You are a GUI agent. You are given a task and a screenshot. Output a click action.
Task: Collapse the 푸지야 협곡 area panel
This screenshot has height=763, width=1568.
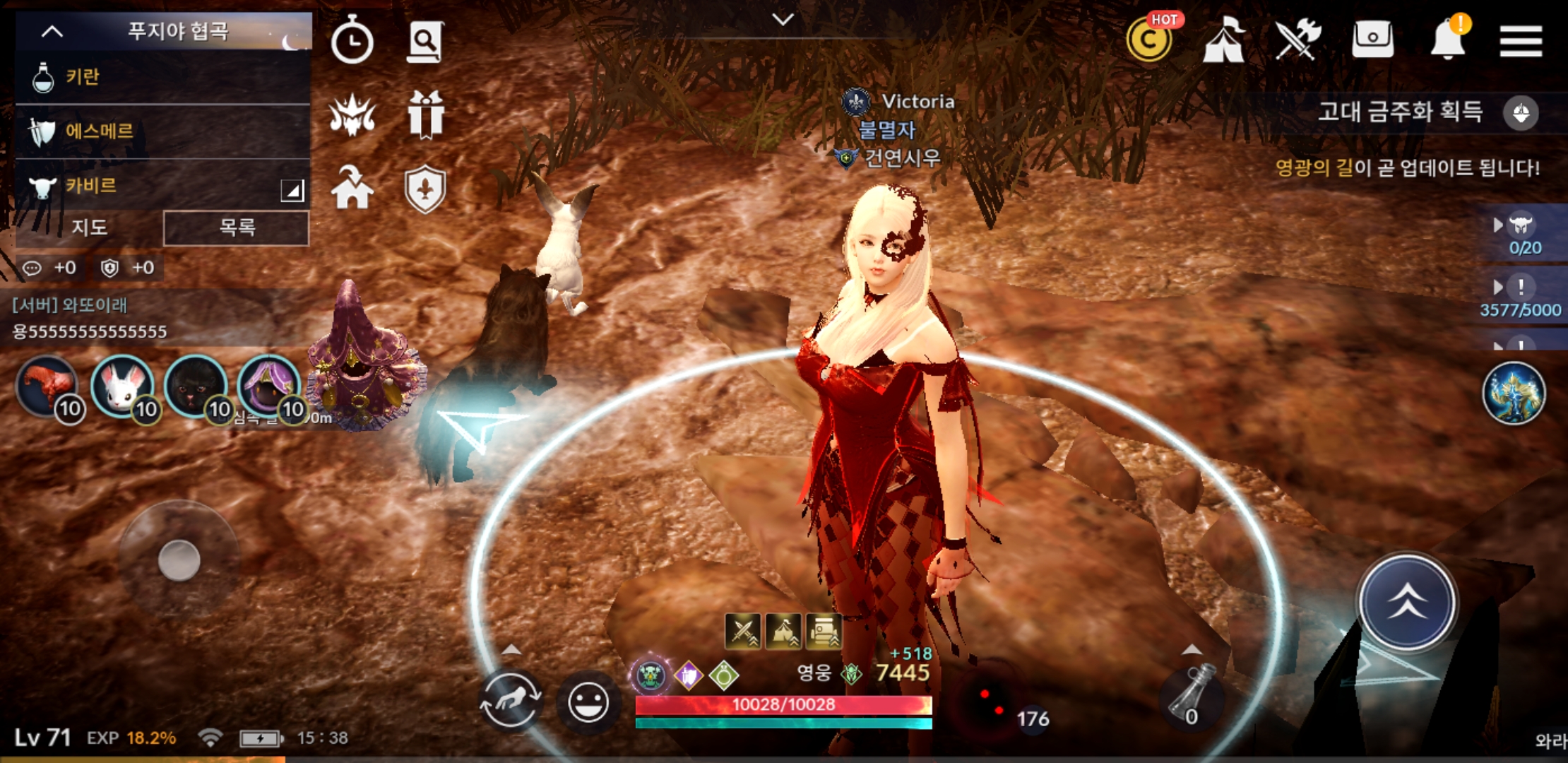(52, 32)
